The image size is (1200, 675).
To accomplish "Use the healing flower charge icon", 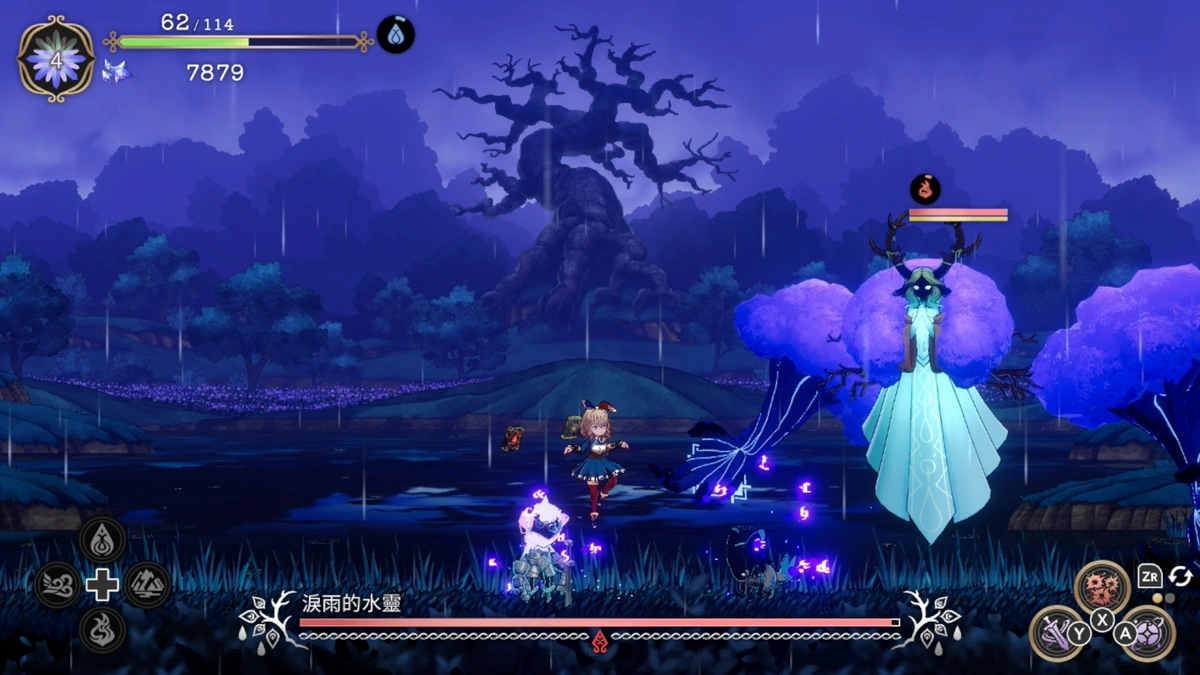I will coord(56,58).
